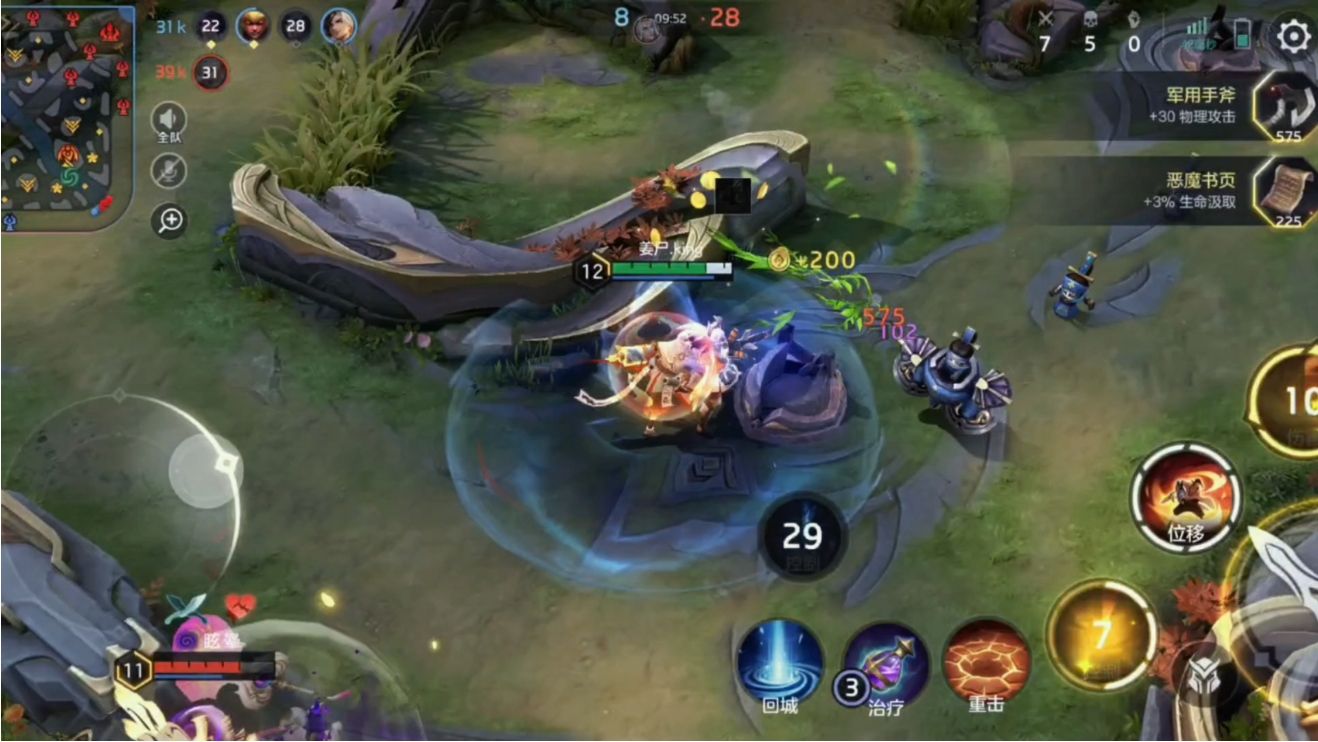Open the minimap
1318x742 pixels.
click(67, 117)
